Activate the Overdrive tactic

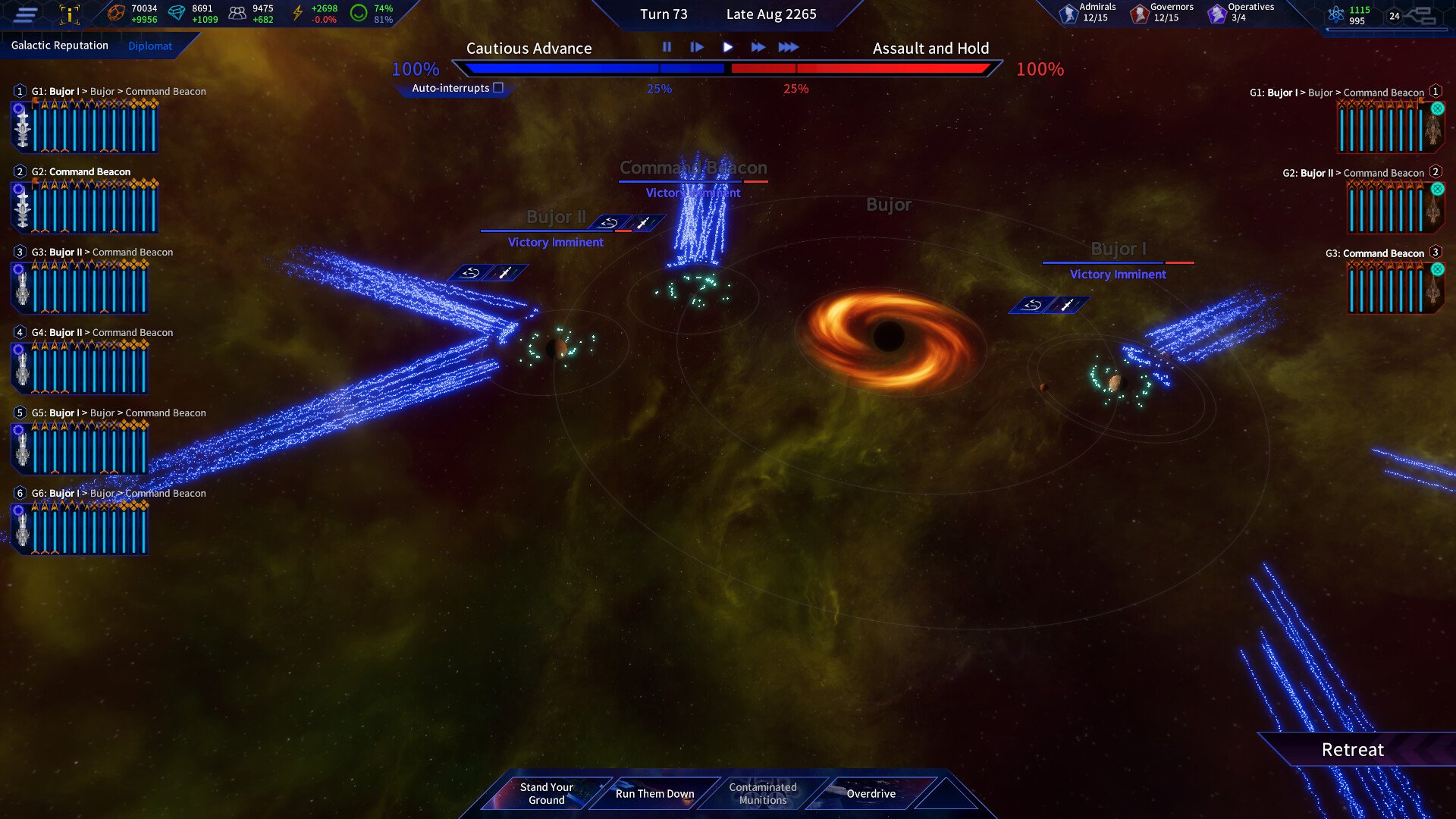[871, 793]
